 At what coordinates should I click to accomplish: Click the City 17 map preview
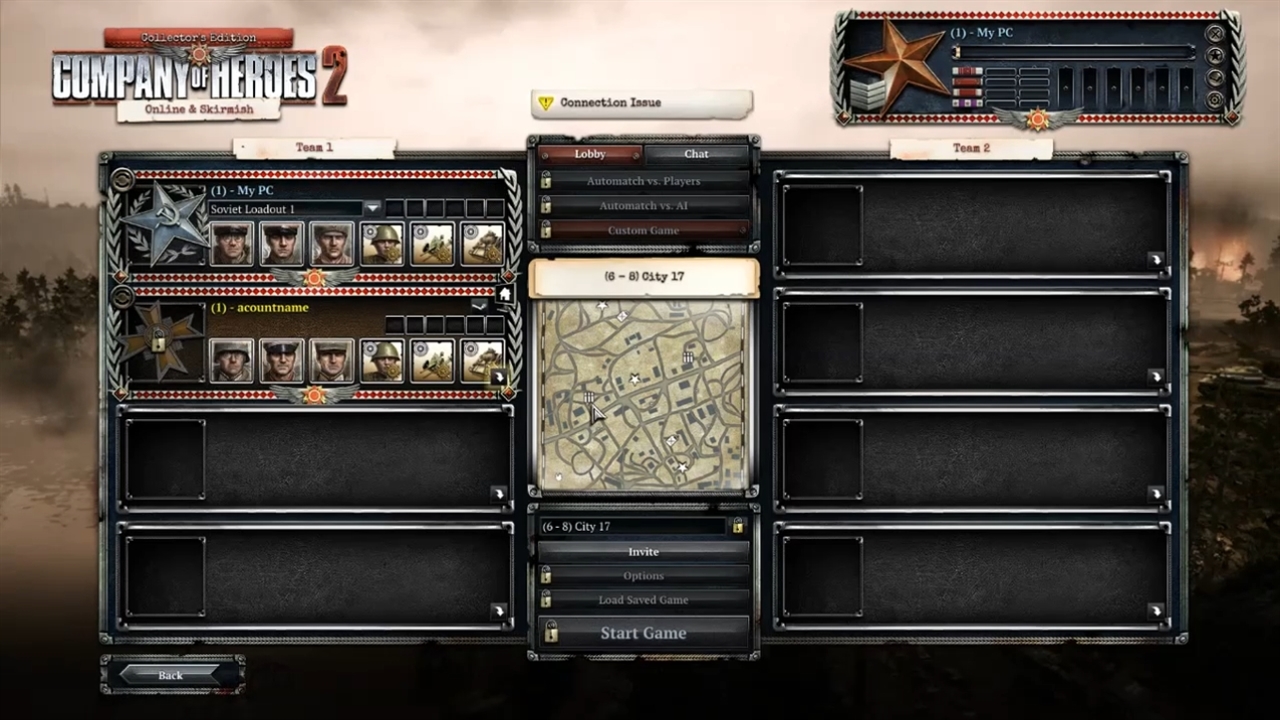pyautogui.click(x=643, y=395)
